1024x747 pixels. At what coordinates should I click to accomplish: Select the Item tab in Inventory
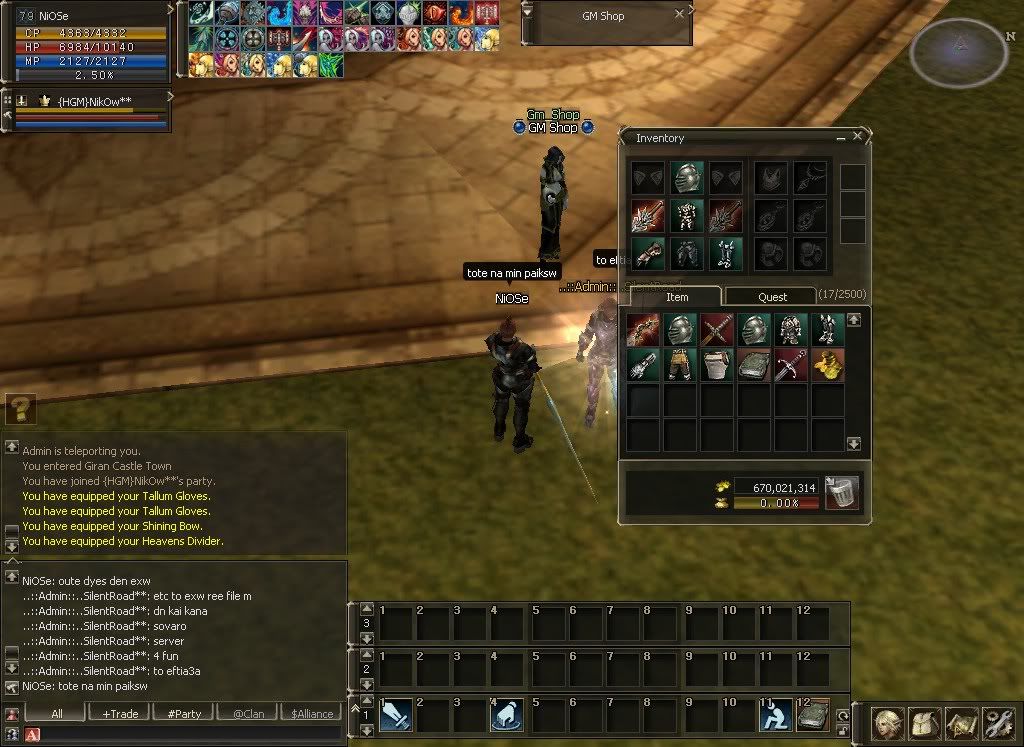pos(677,296)
